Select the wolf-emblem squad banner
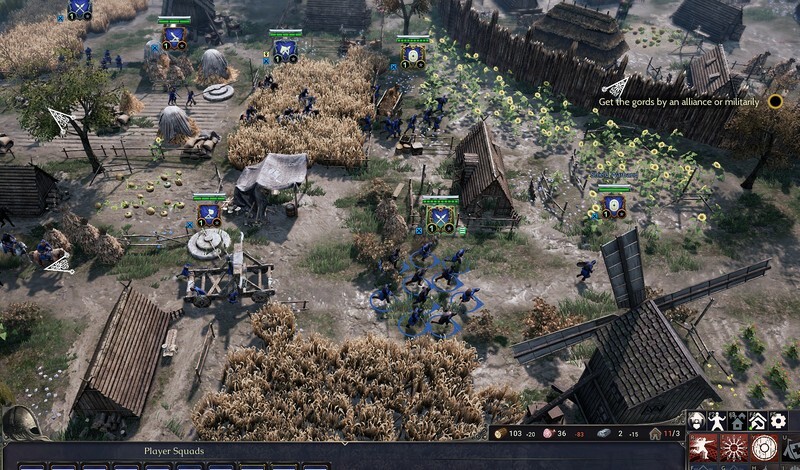The image size is (800, 470). 285,46
